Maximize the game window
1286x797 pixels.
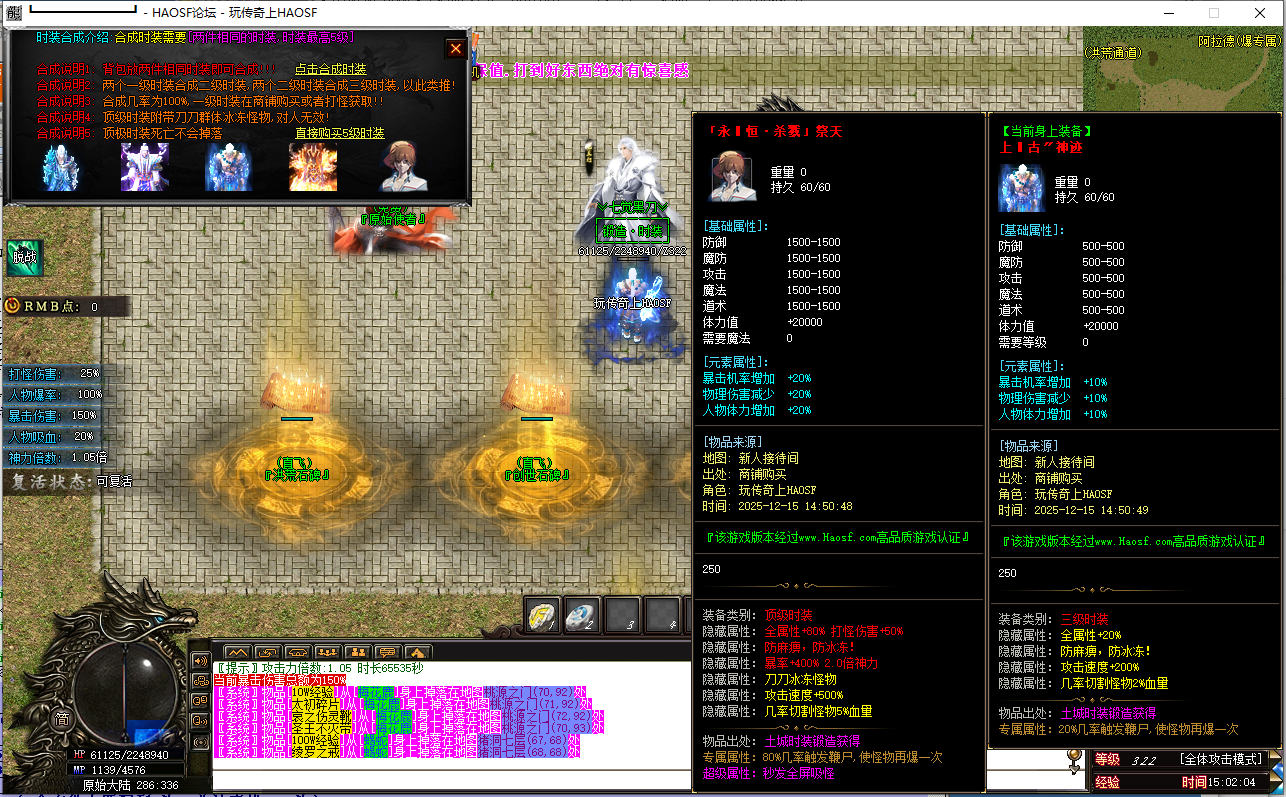[1214, 13]
